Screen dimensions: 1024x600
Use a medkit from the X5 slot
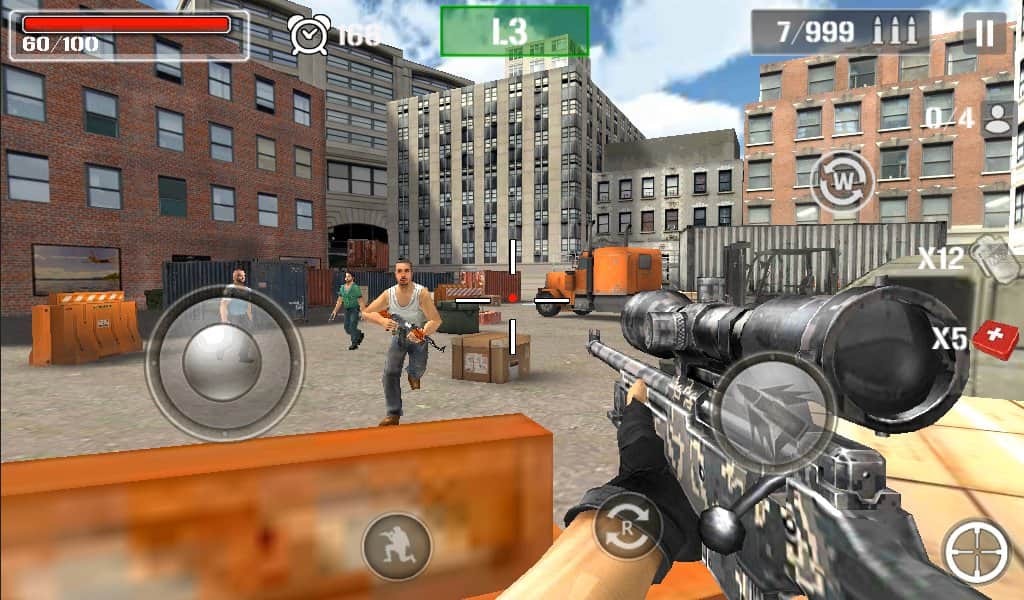point(994,339)
